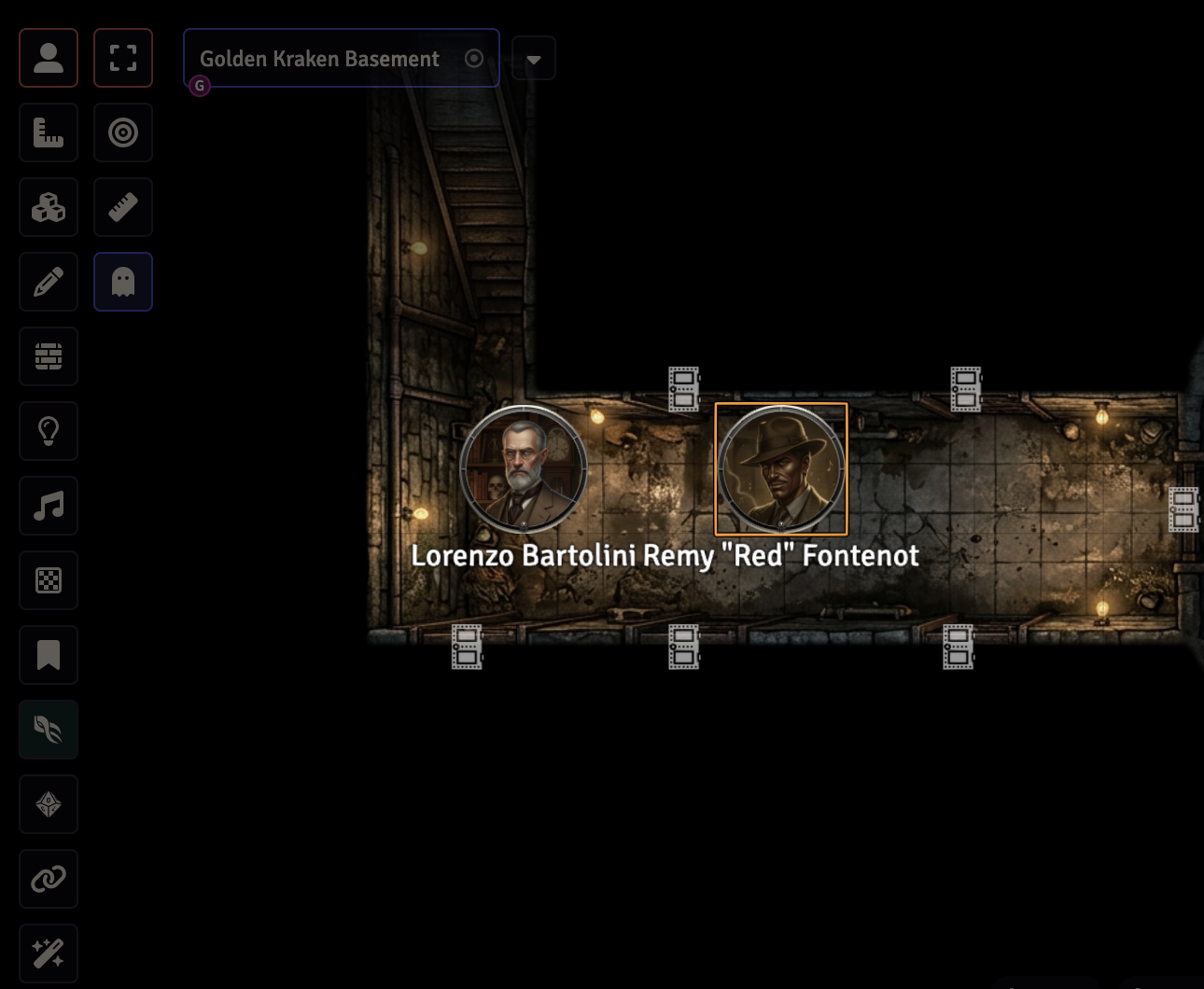Choose the Select Targets bullseye tool
Viewport: 1204px width, 989px height.
(123, 132)
